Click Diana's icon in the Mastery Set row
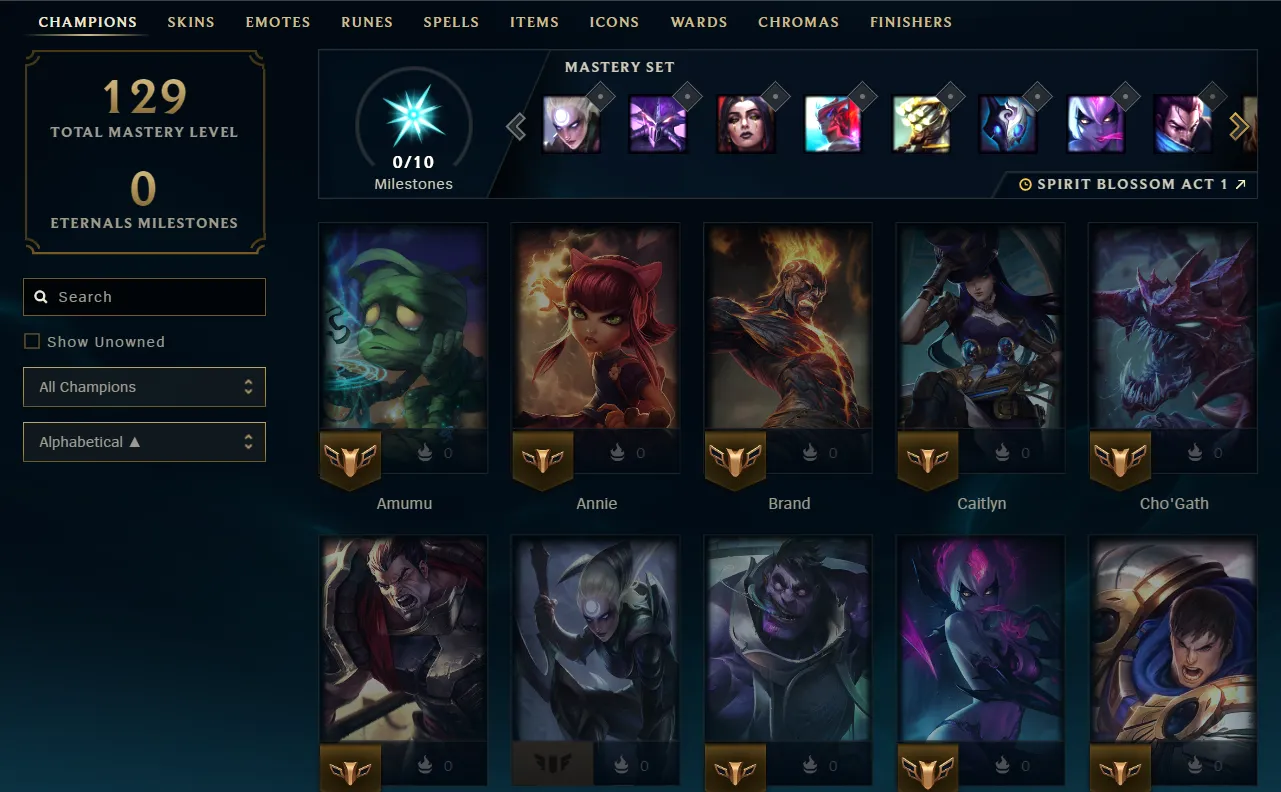 pyautogui.click(x=571, y=125)
